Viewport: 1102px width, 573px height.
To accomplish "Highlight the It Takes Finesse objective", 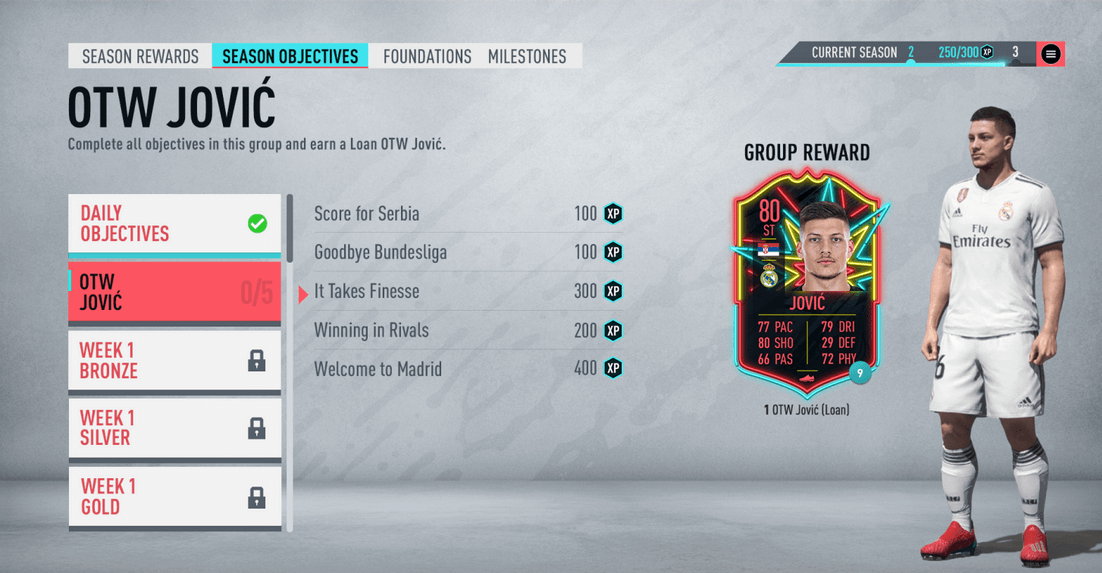I will coord(468,292).
